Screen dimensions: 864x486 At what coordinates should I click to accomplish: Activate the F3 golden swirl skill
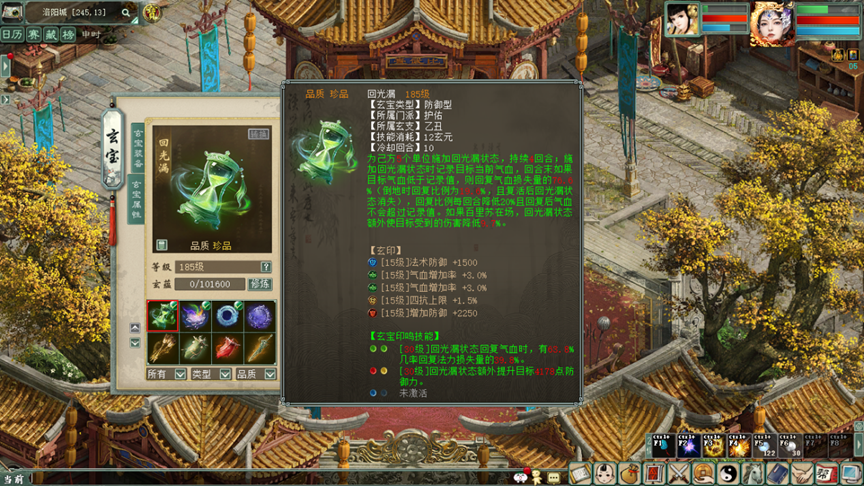[x=712, y=446]
